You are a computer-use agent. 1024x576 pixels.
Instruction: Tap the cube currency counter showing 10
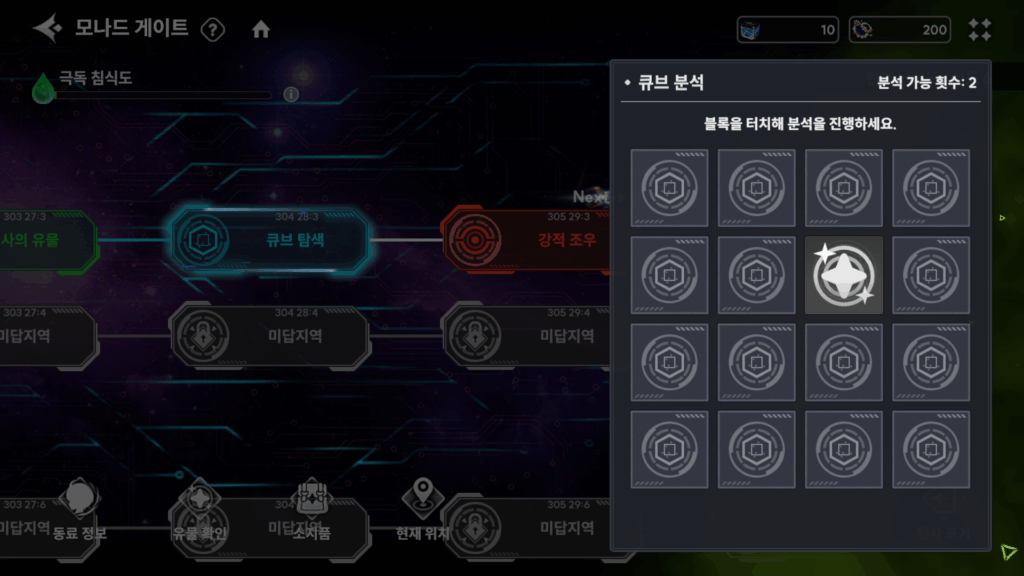788,30
